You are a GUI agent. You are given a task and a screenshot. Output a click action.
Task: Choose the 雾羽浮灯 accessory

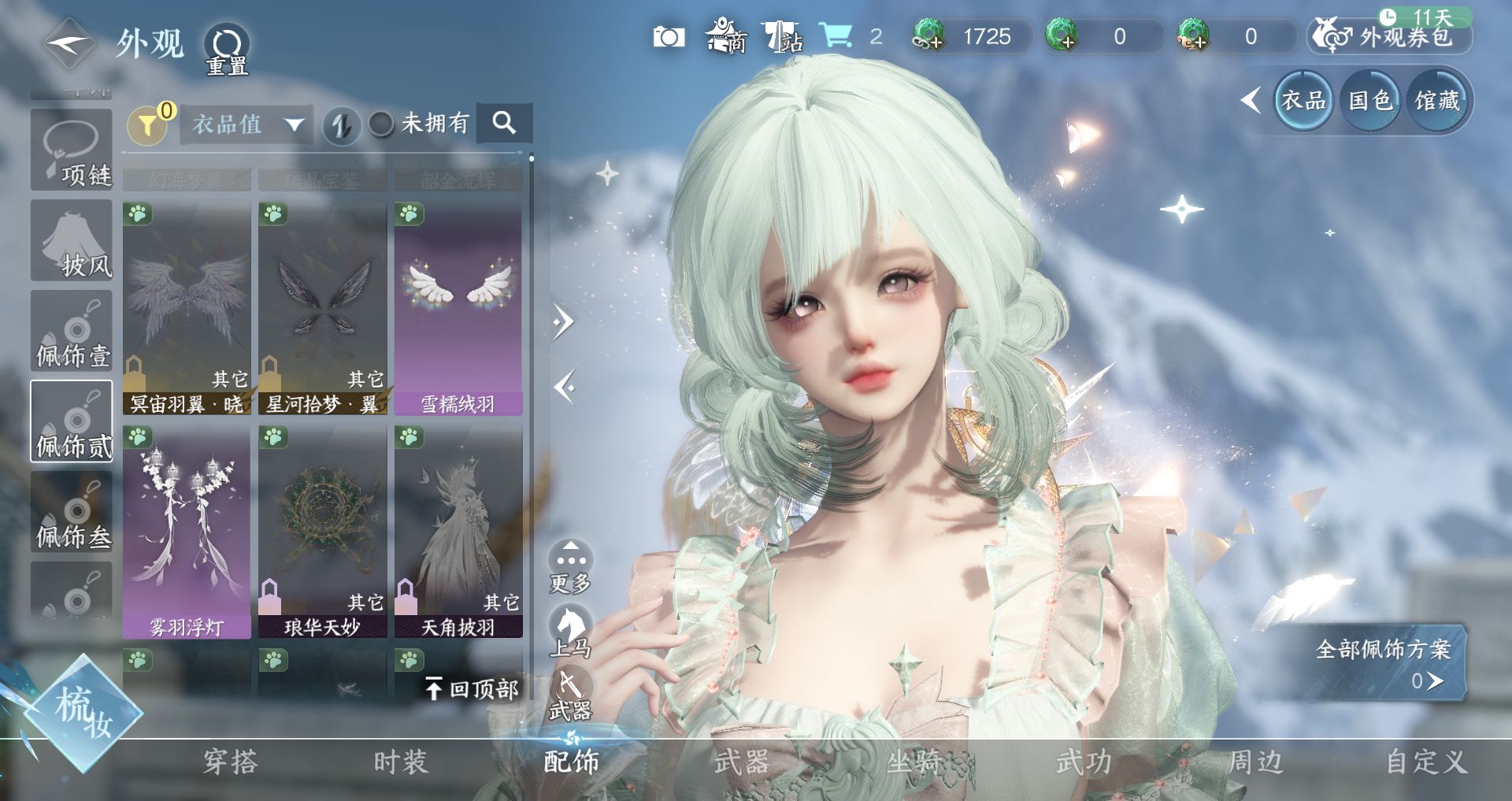coord(187,532)
